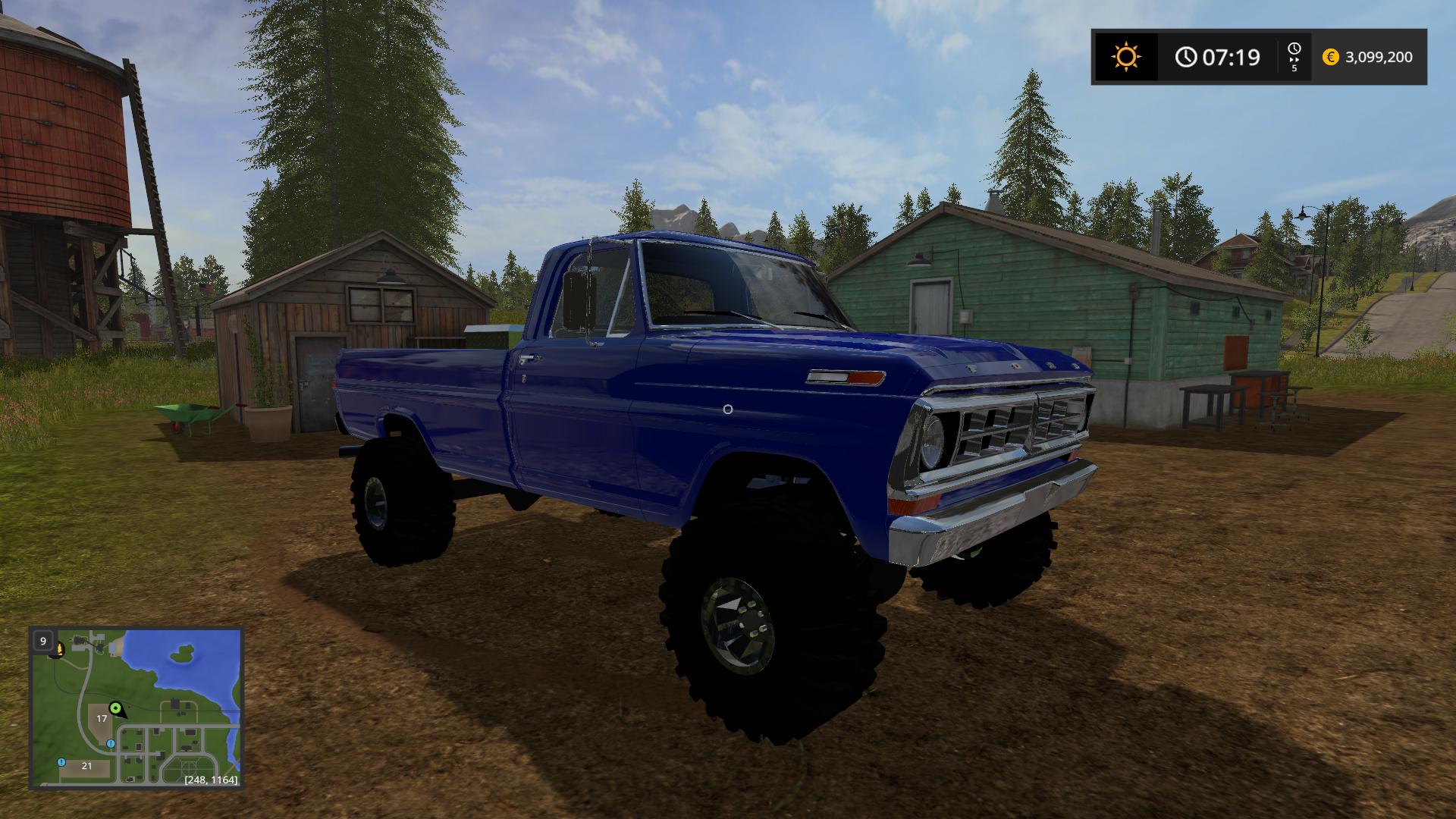Select field 21 on the minimap

tap(86, 766)
